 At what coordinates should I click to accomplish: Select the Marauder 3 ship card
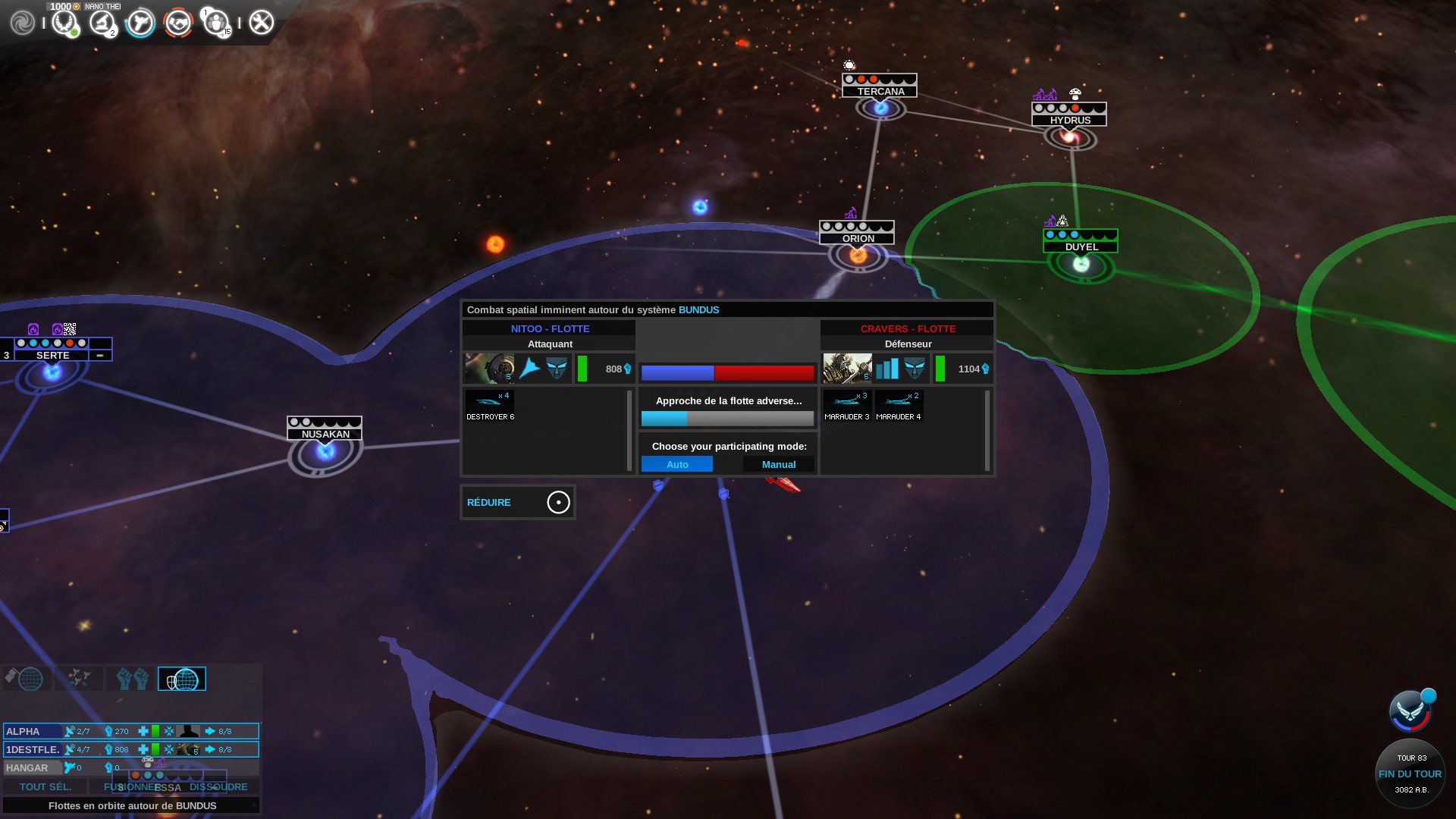click(847, 406)
